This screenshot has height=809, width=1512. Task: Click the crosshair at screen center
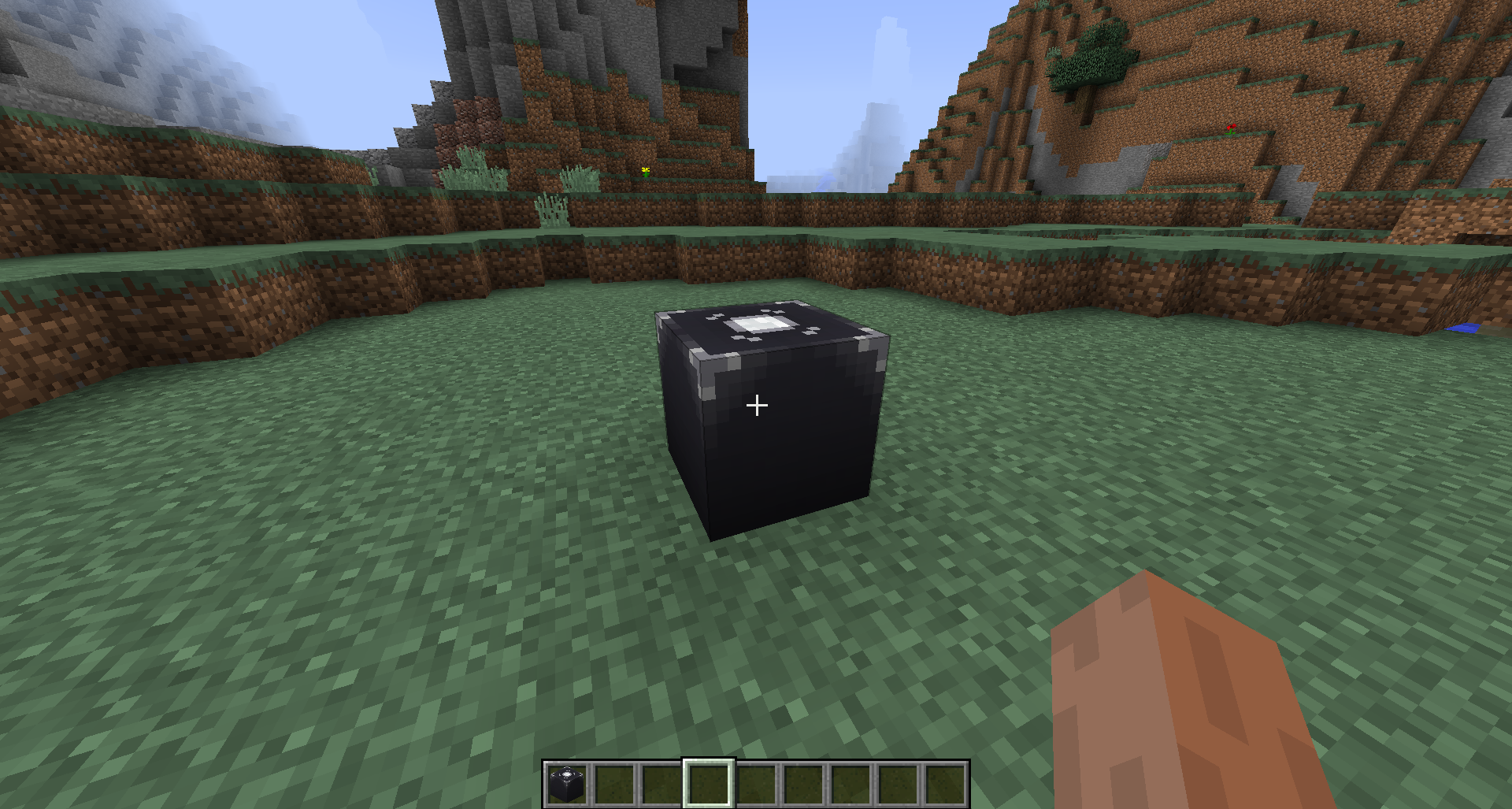pos(756,405)
